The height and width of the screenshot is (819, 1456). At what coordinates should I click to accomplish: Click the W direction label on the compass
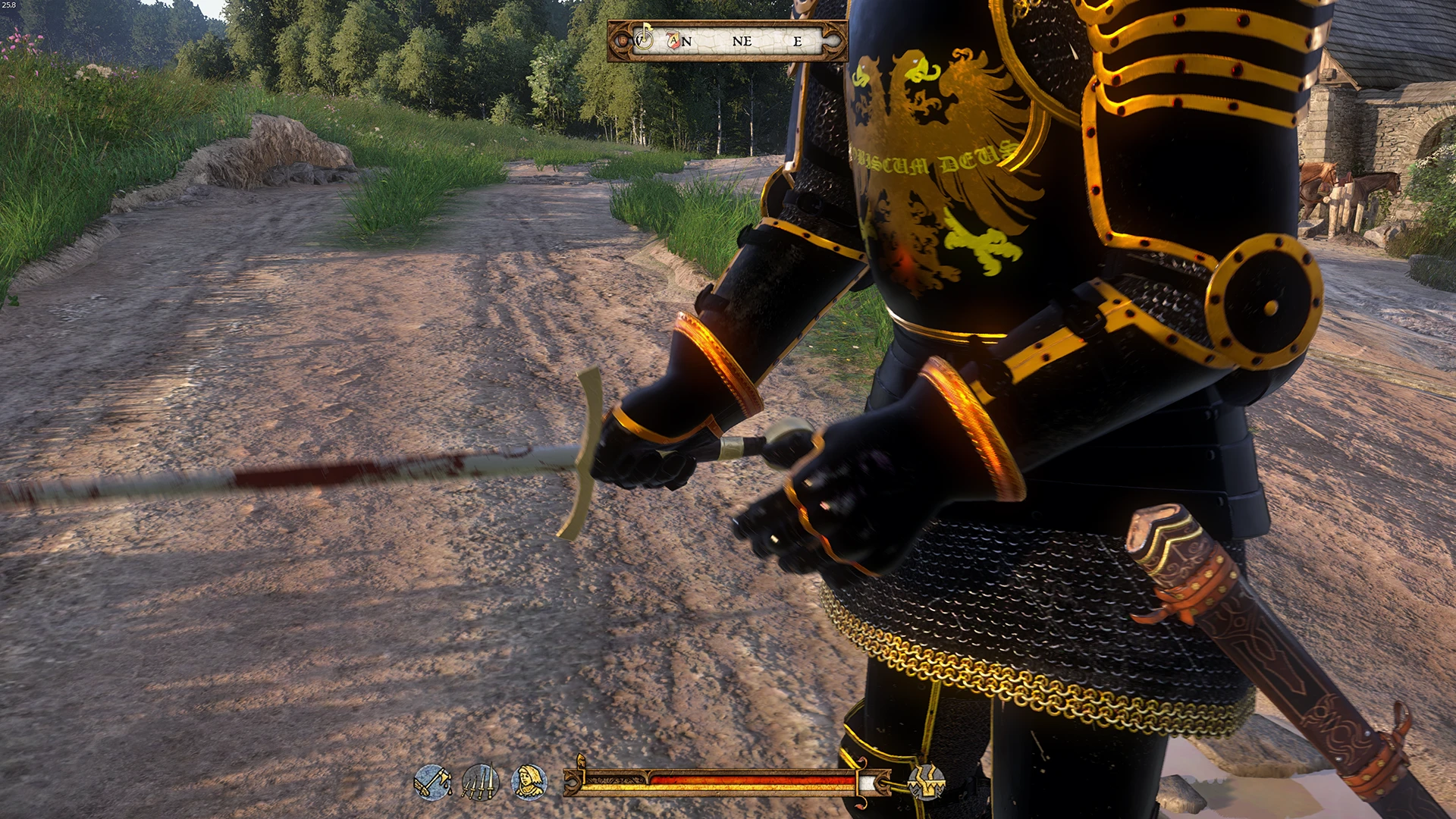(x=639, y=40)
